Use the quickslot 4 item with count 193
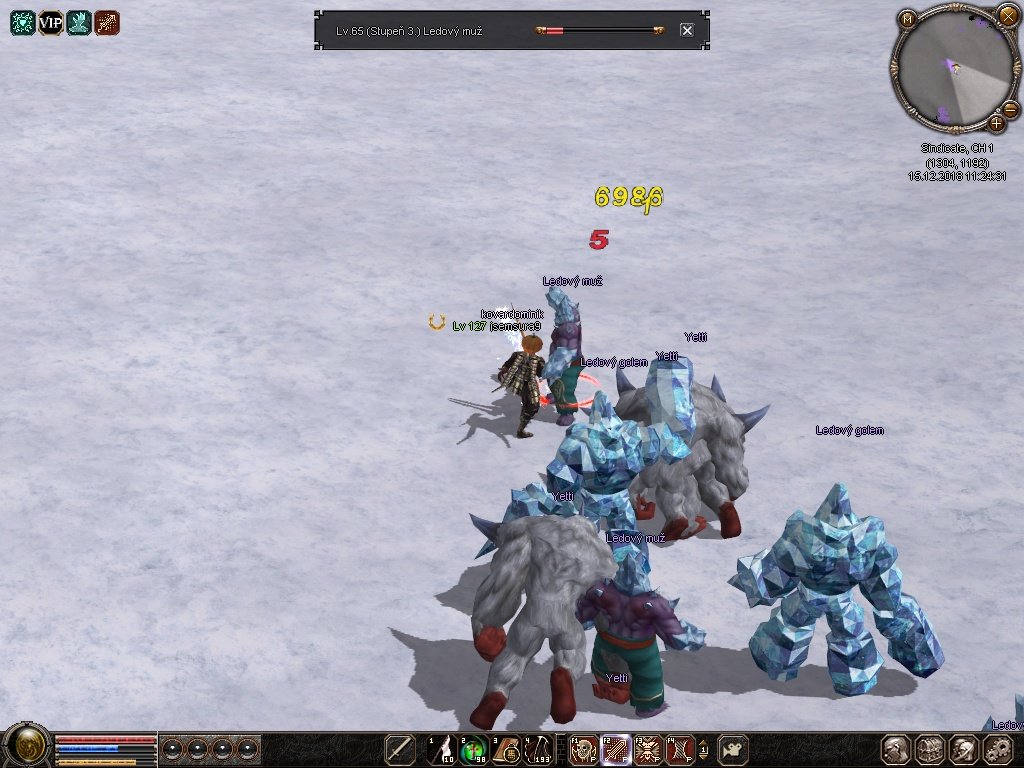Viewport: 1024px width, 768px height. [x=540, y=749]
